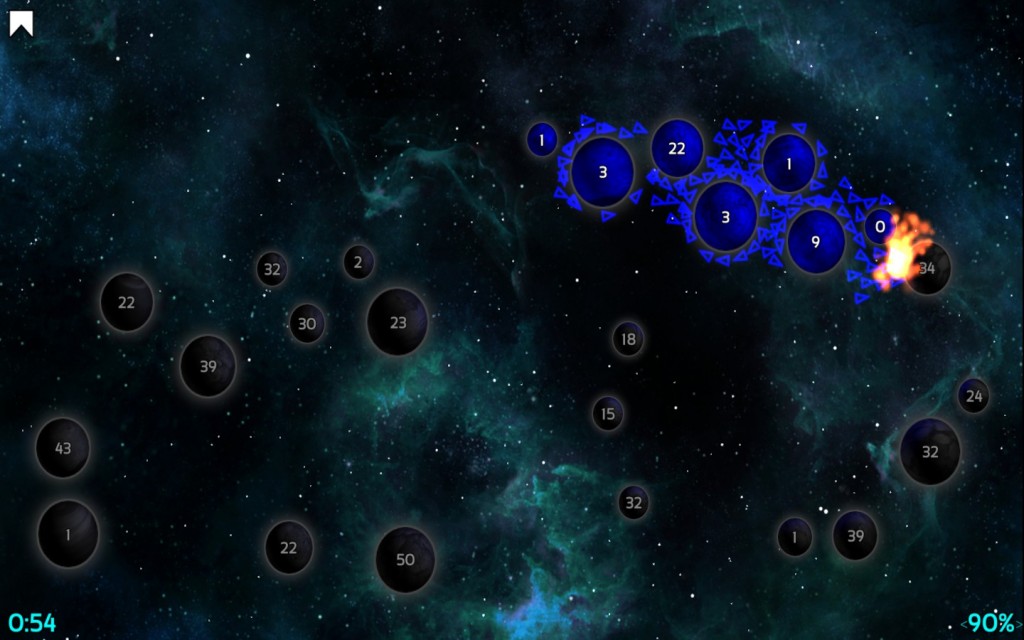Screen dimensions: 1024x640
Task: Target the neutral planet numbered 50
Action: (x=405, y=559)
